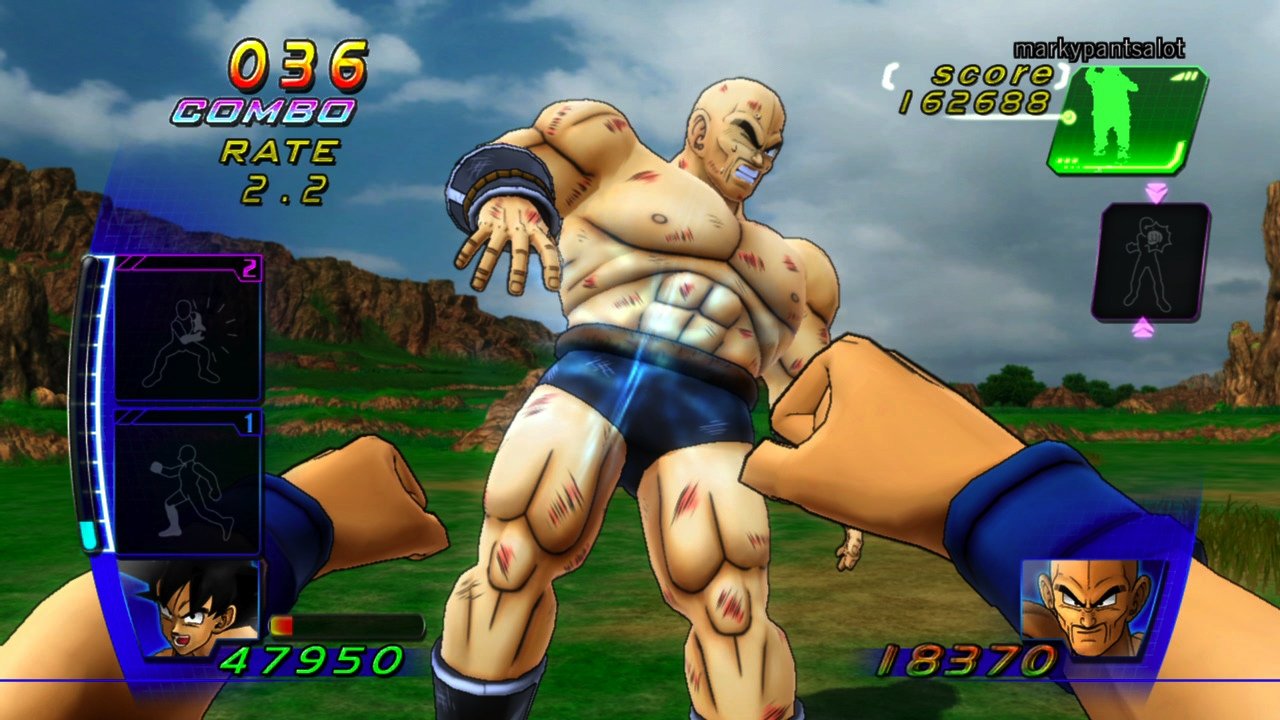Viewport: 1280px width, 720px height.
Task: Click the fist burst symbol inside the dark pose card
Action: [x=1155, y=238]
